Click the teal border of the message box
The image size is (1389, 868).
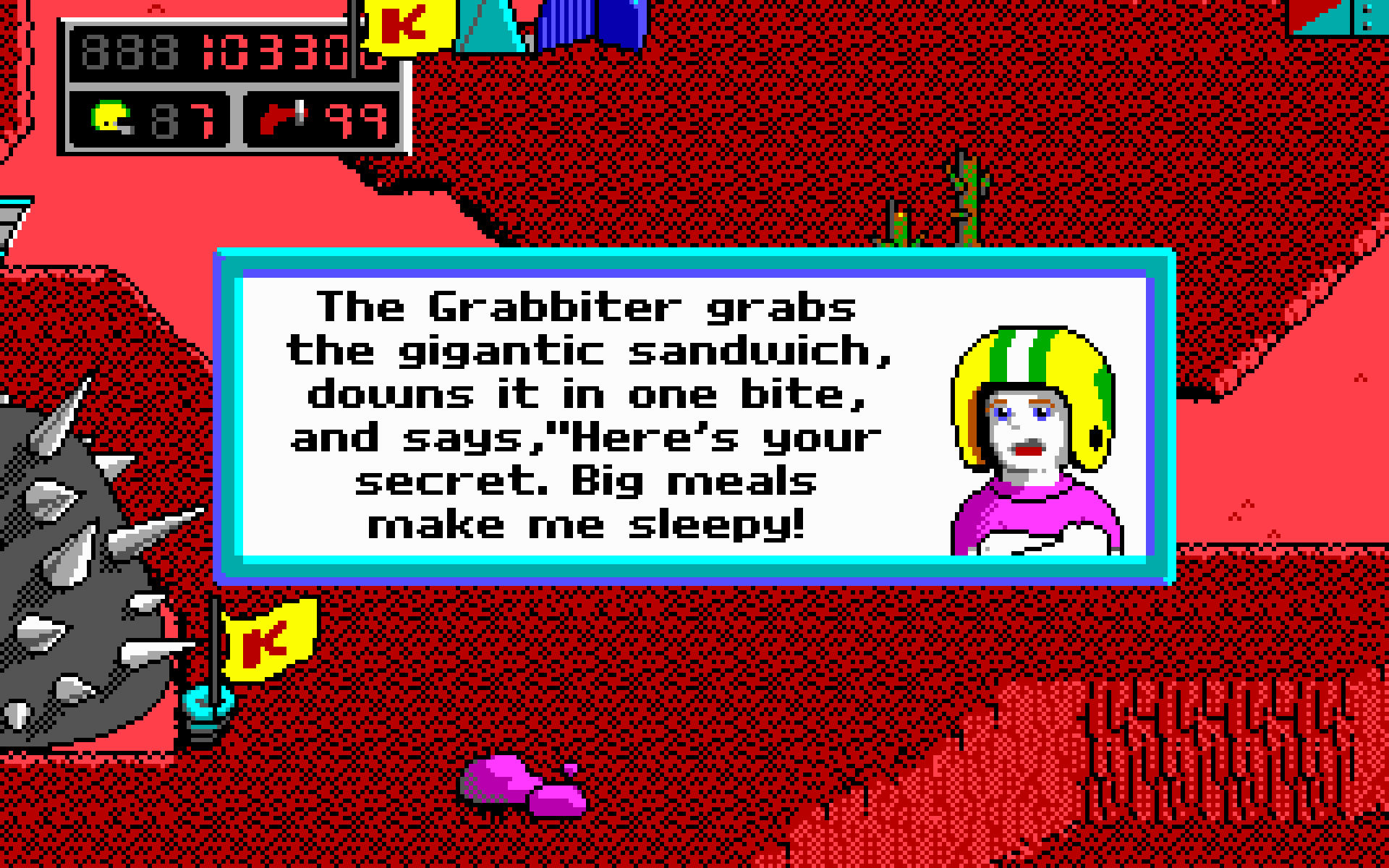694,257
